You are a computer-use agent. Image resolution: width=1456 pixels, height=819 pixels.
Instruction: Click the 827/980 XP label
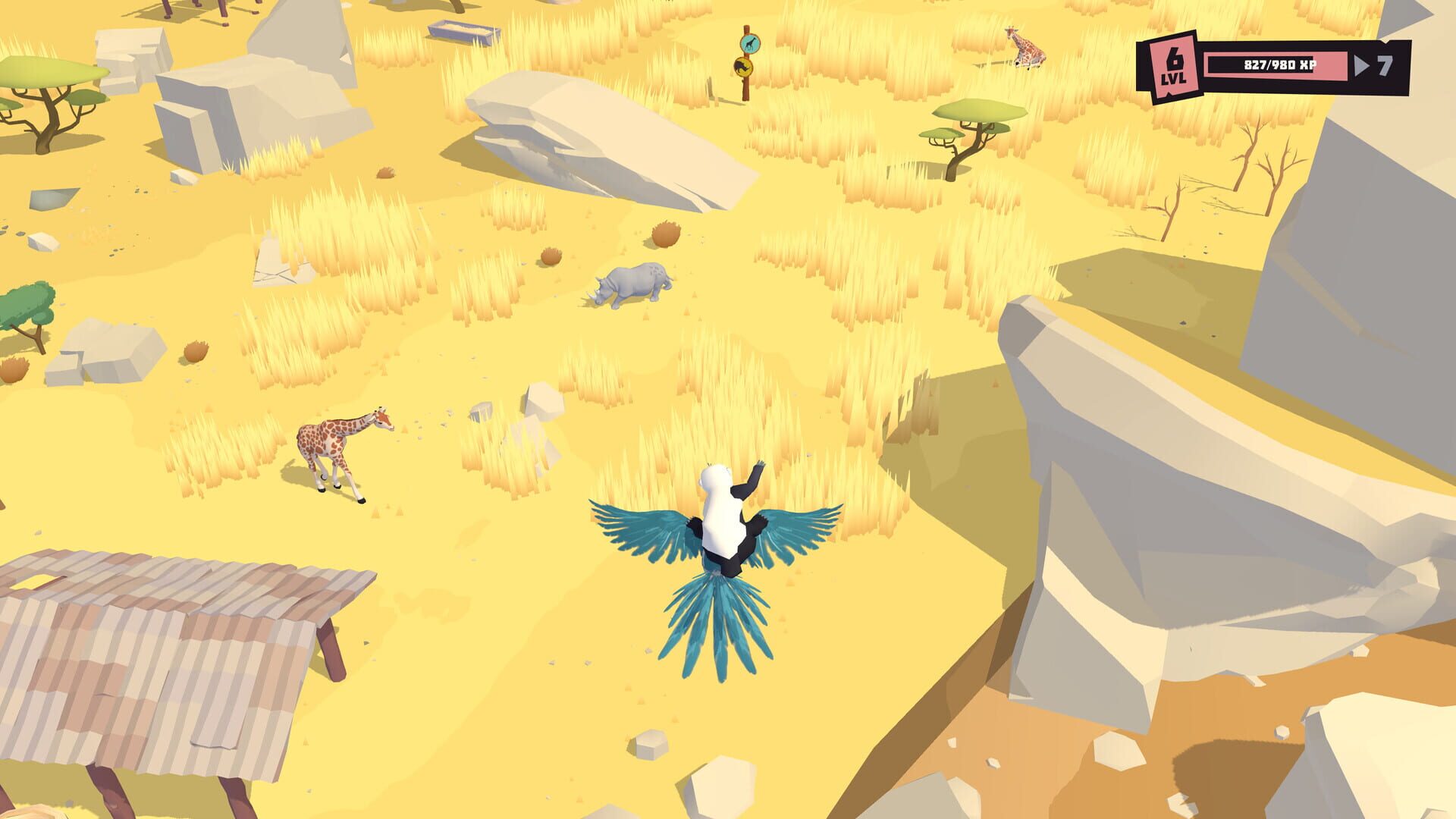(1282, 64)
